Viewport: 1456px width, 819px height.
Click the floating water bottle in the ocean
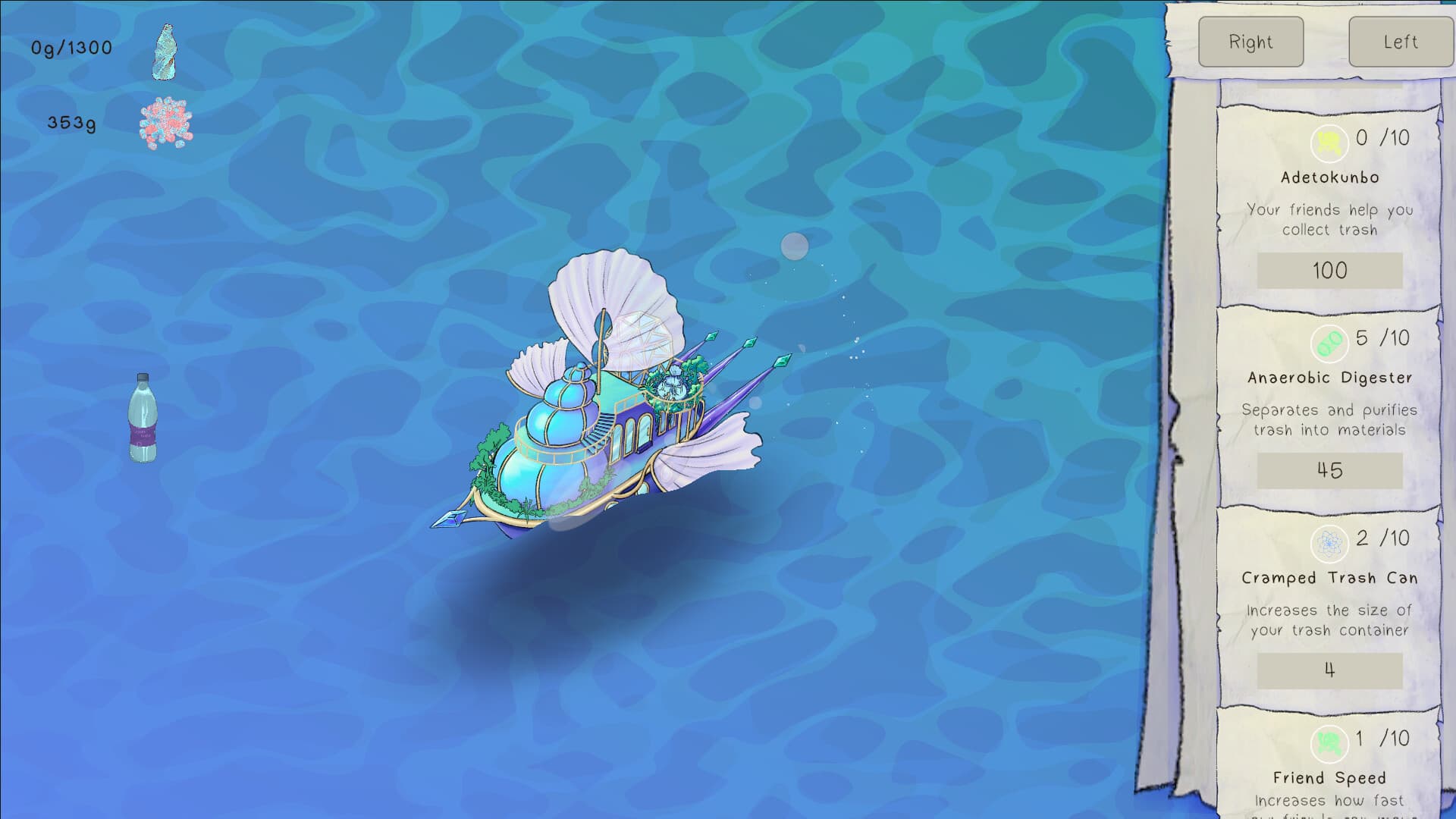143,417
